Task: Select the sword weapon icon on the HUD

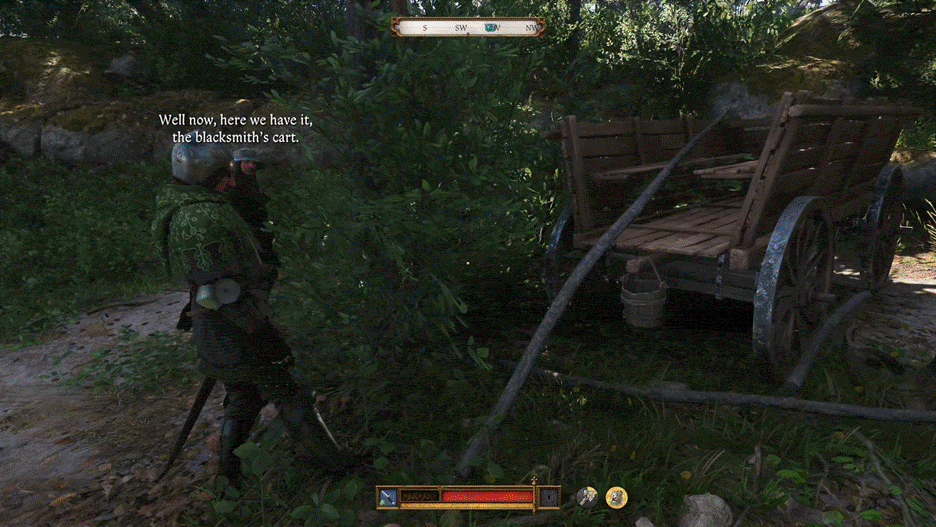Action: (388, 496)
